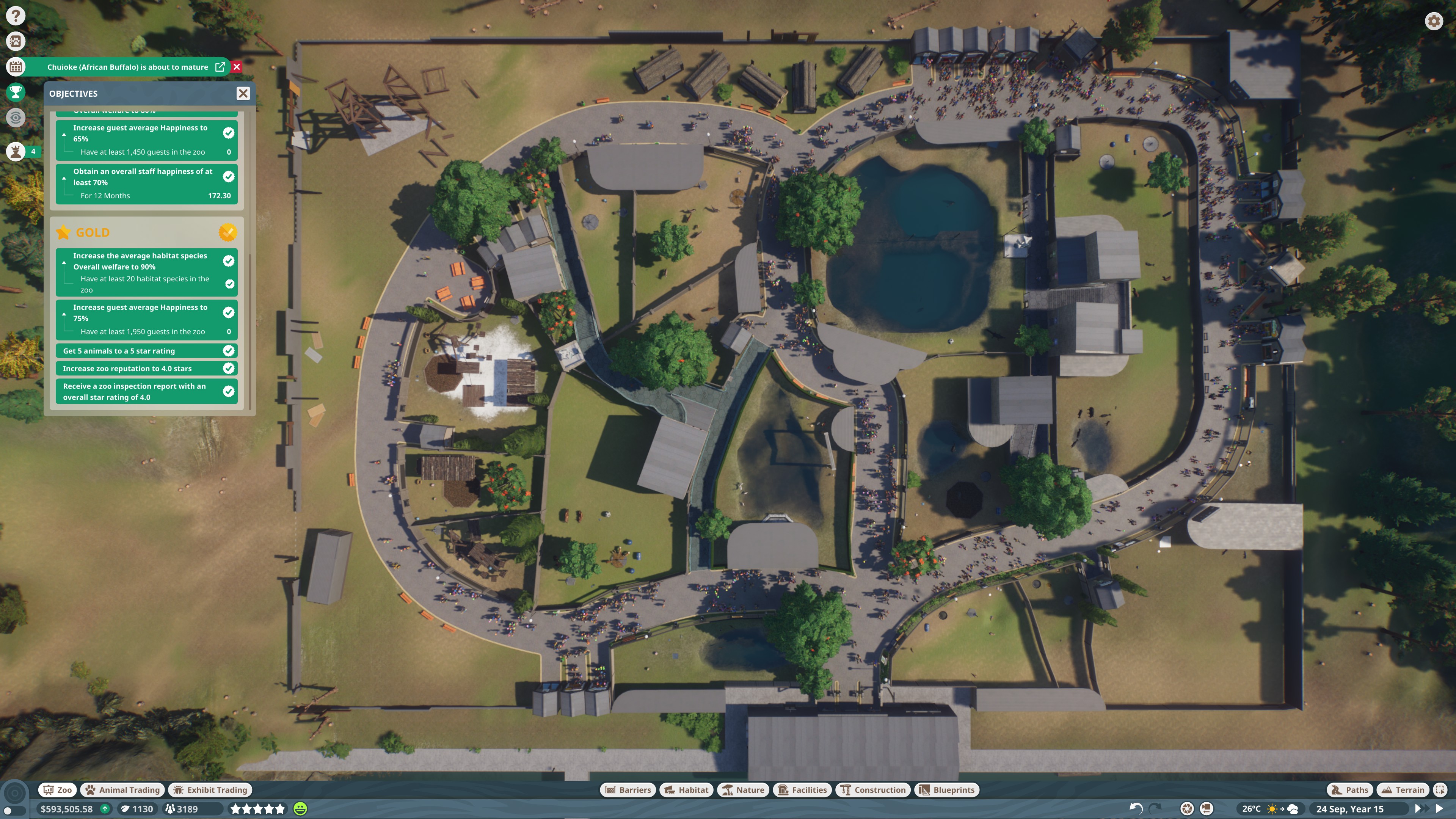This screenshot has height=819, width=1456.
Task: Expand the 'Increase guest average Happiness to 75%' objective
Action: pos(64,315)
